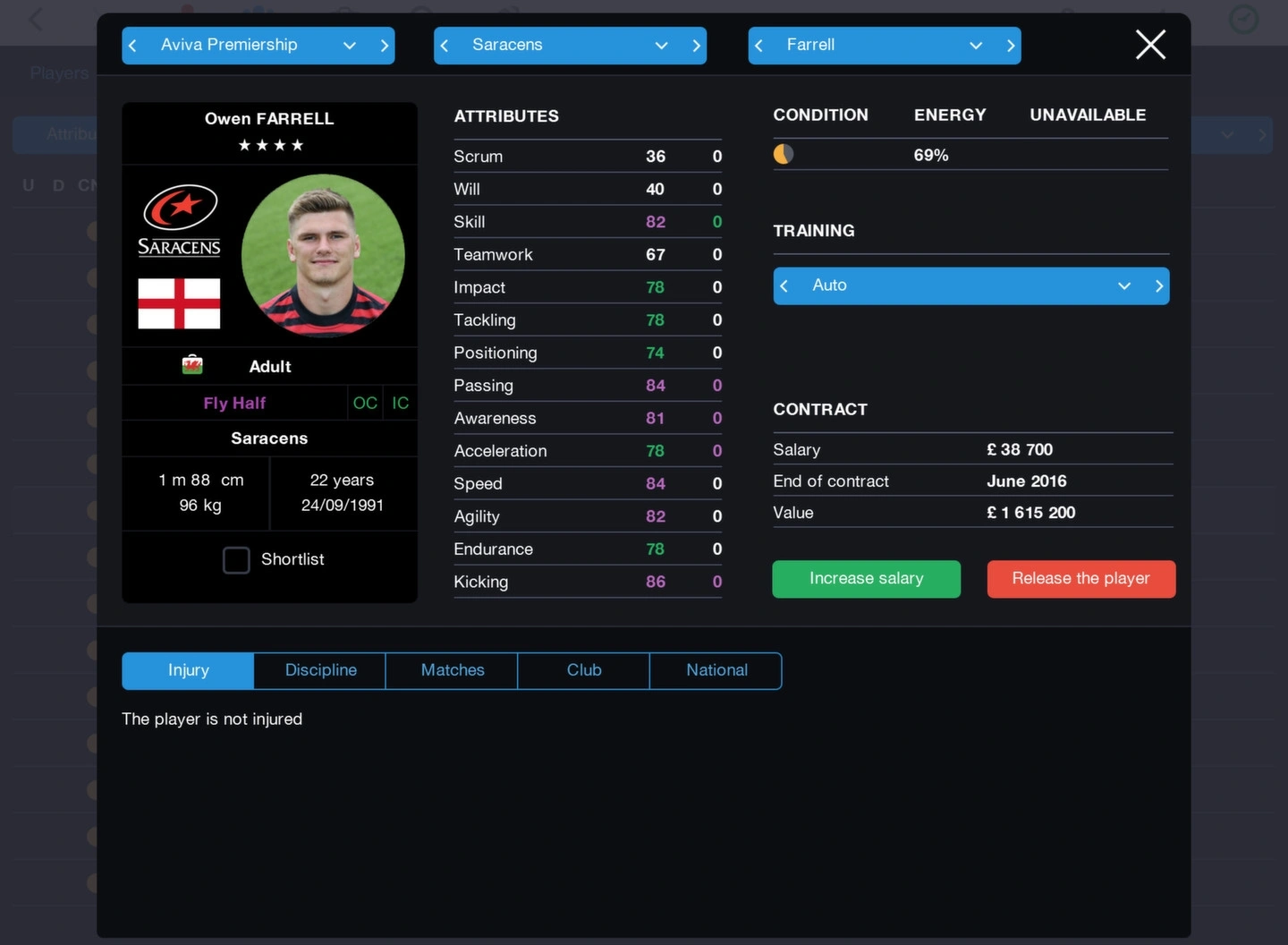Show next team after Saracens
Screen dimensions: 1288x945
tap(696, 46)
